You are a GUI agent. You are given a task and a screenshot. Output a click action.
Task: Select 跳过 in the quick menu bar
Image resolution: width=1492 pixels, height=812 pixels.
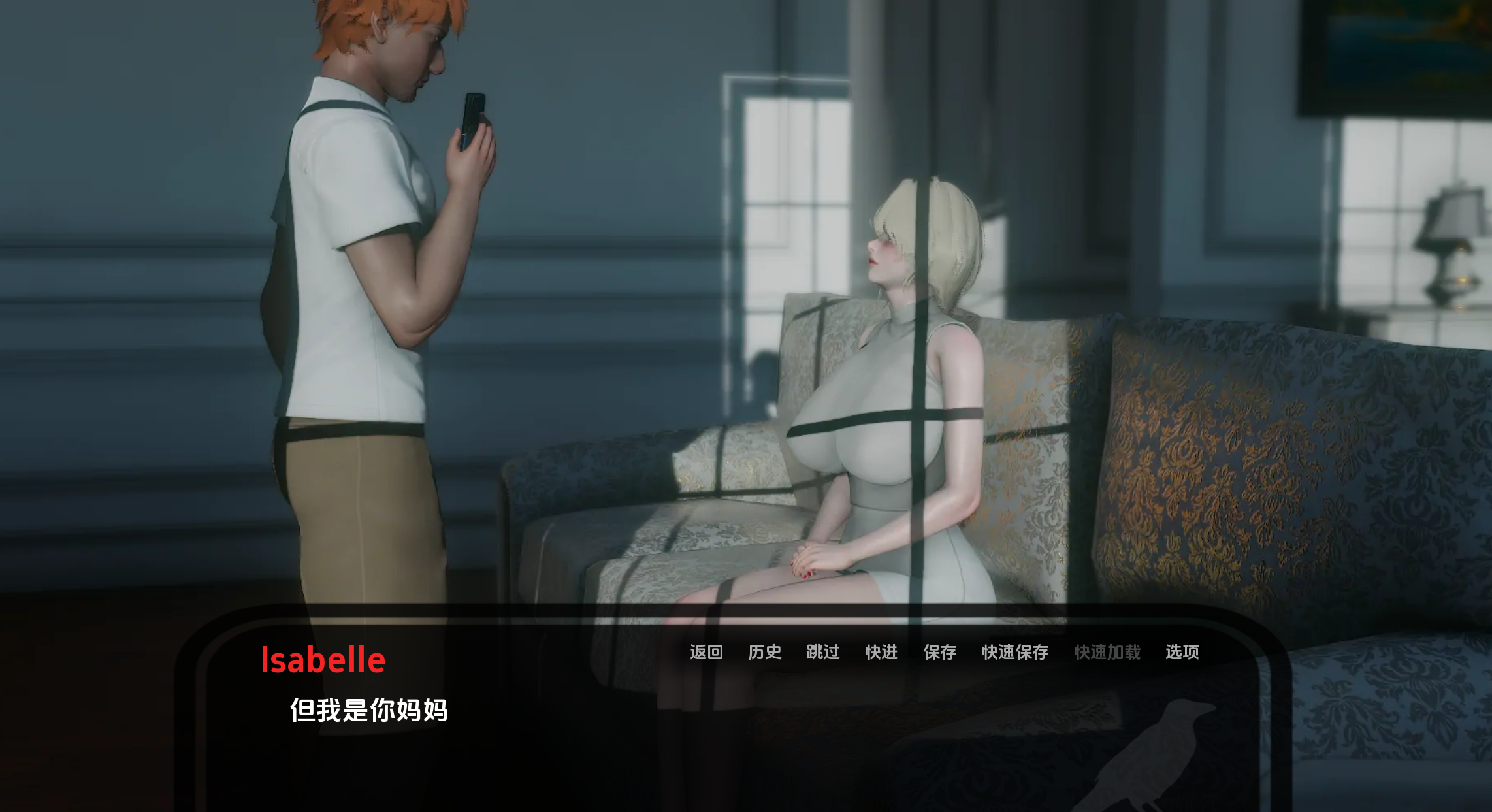[x=823, y=653]
